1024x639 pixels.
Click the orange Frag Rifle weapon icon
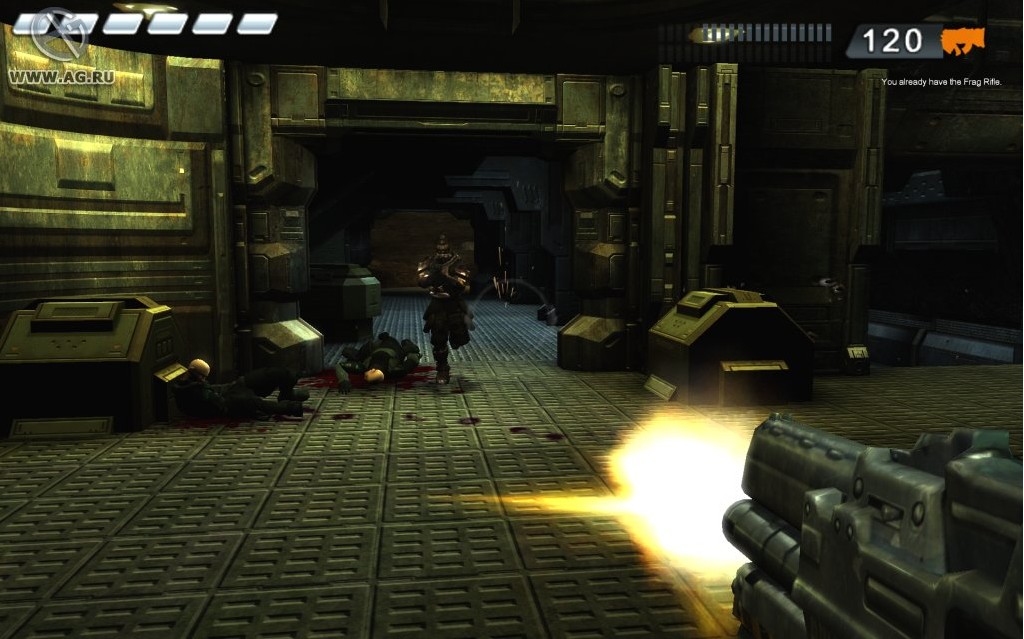click(x=963, y=41)
